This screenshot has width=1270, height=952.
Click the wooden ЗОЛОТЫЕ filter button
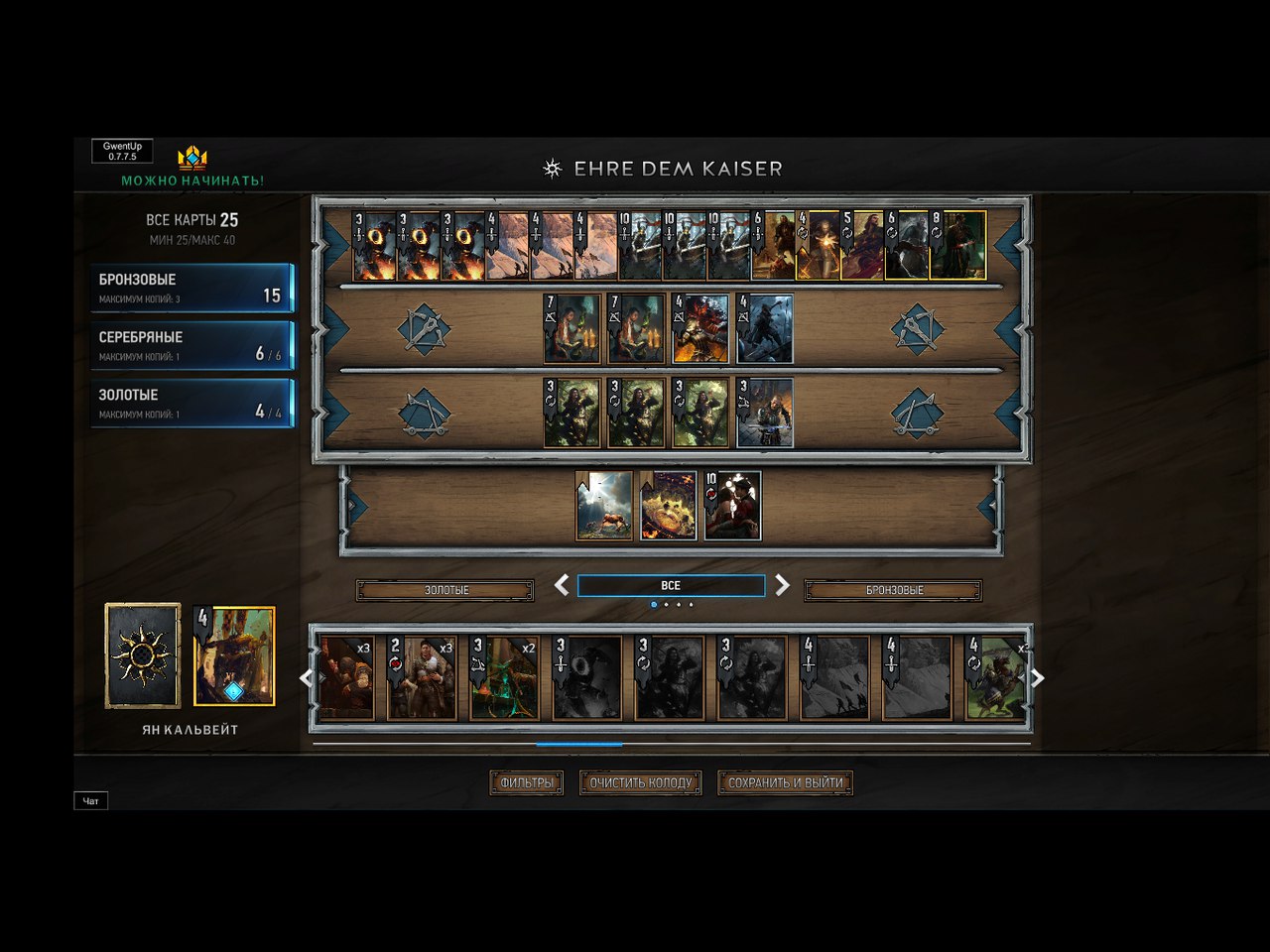tap(445, 590)
